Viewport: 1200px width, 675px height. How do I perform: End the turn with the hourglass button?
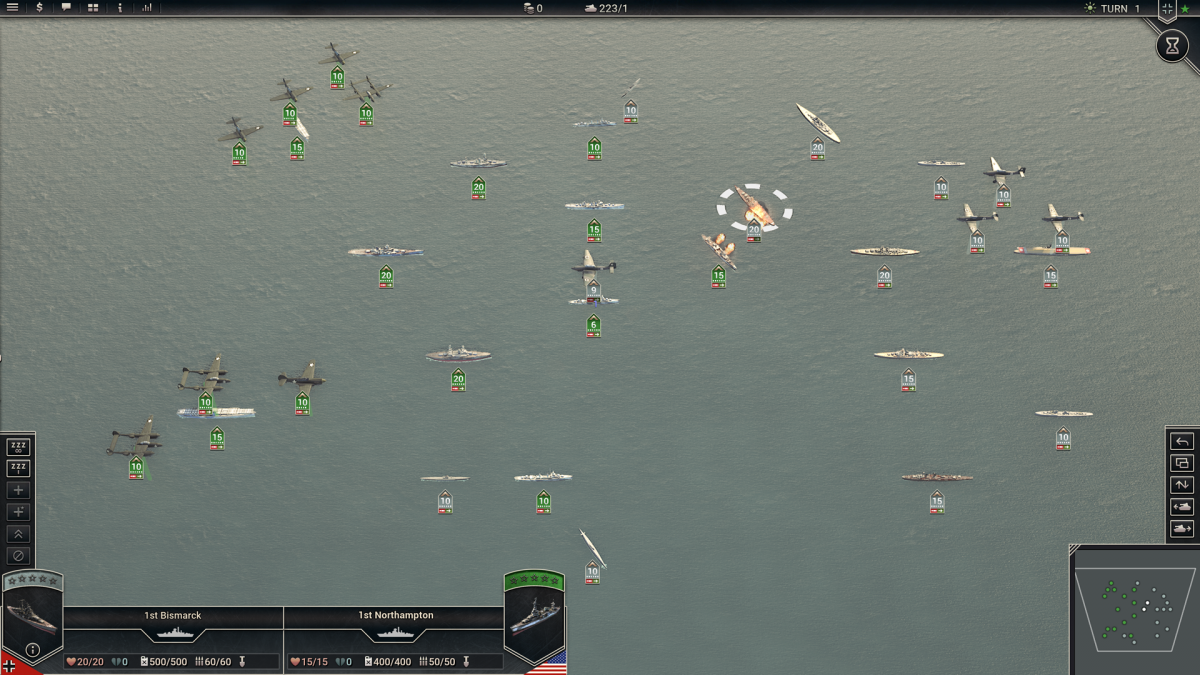[1172, 46]
